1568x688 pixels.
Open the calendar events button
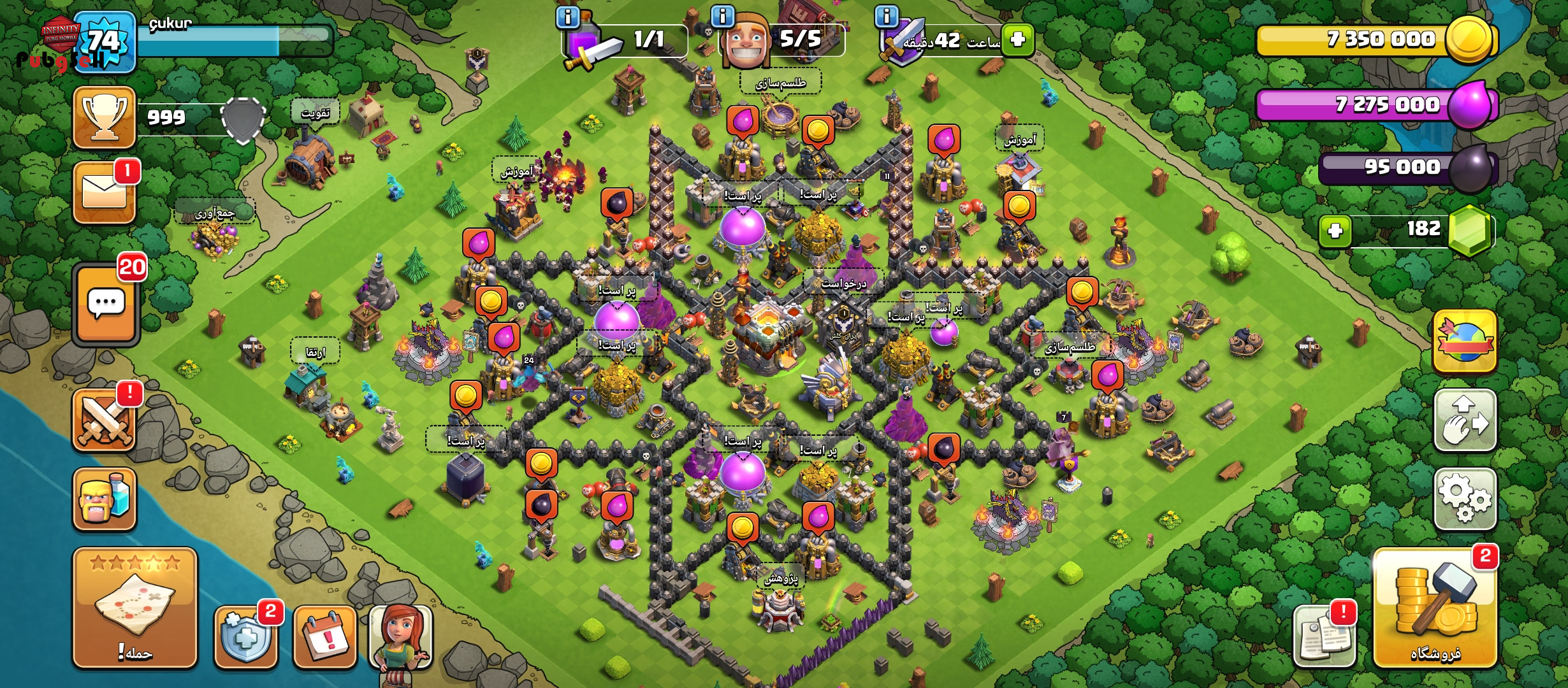click(x=324, y=637)
